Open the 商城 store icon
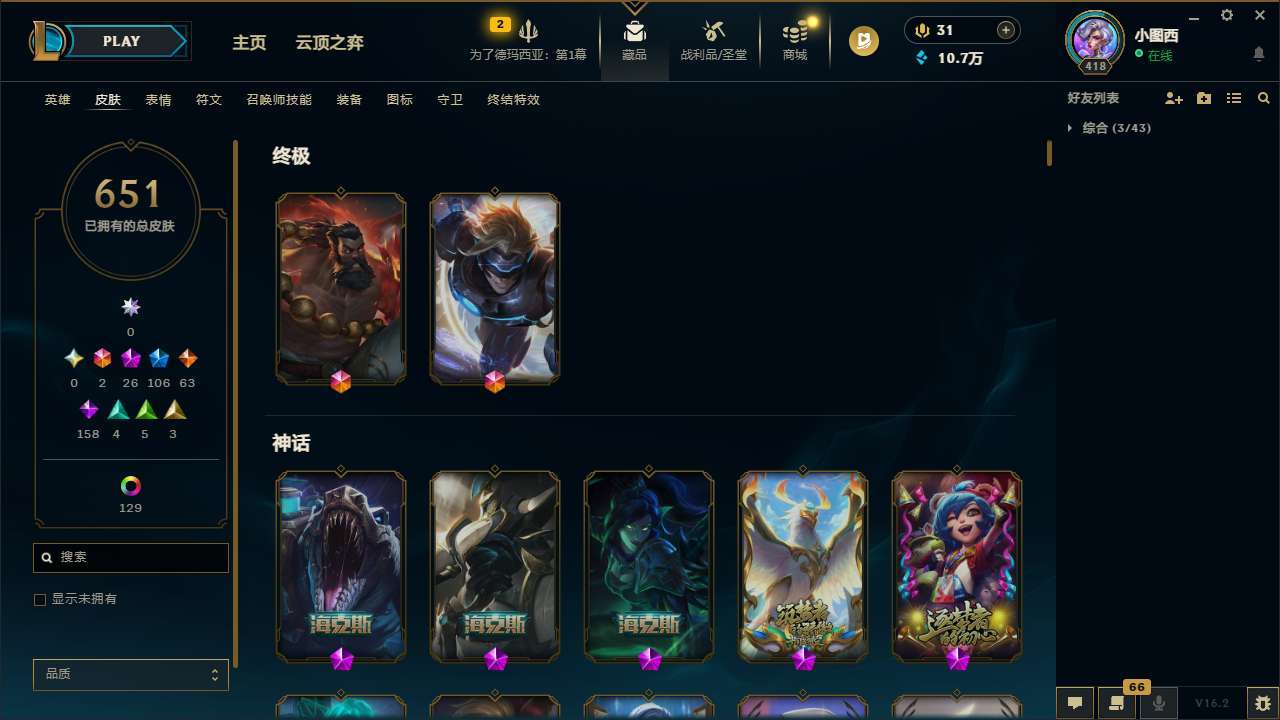The image size is (1280, 720). click(x=794, y=42)
